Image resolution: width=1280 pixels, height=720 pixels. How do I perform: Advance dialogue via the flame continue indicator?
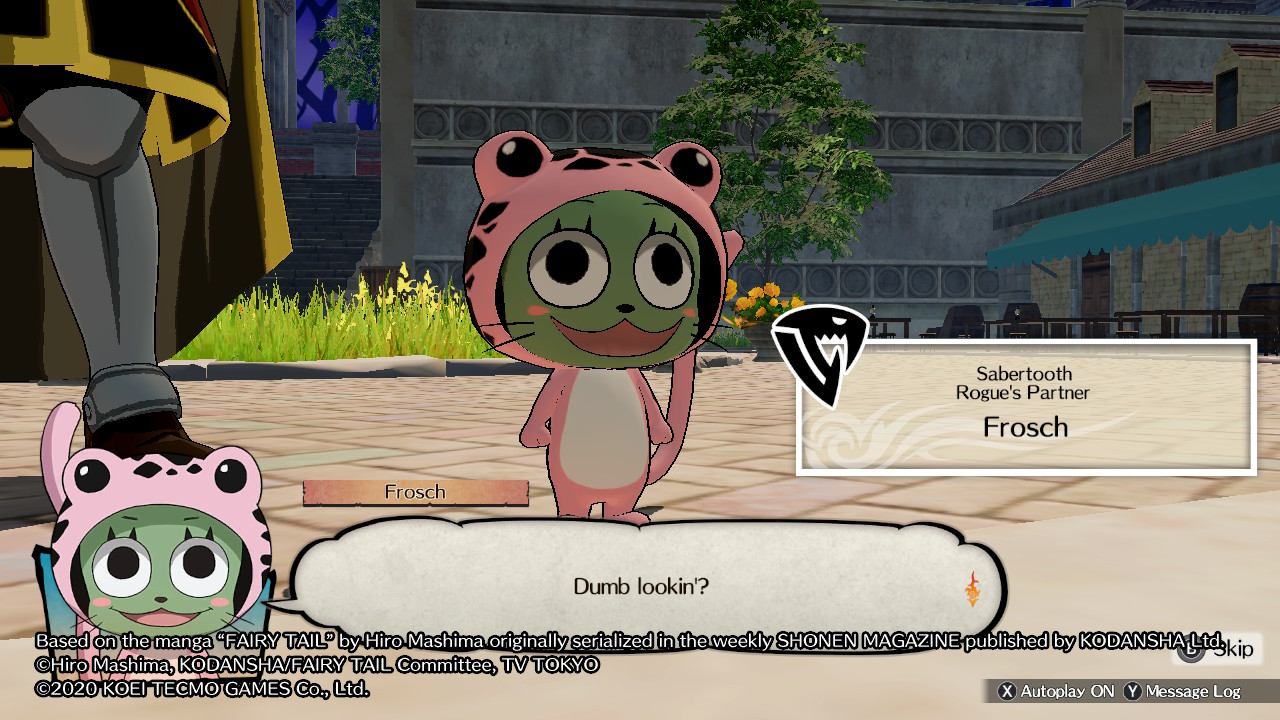pos(972,589)
